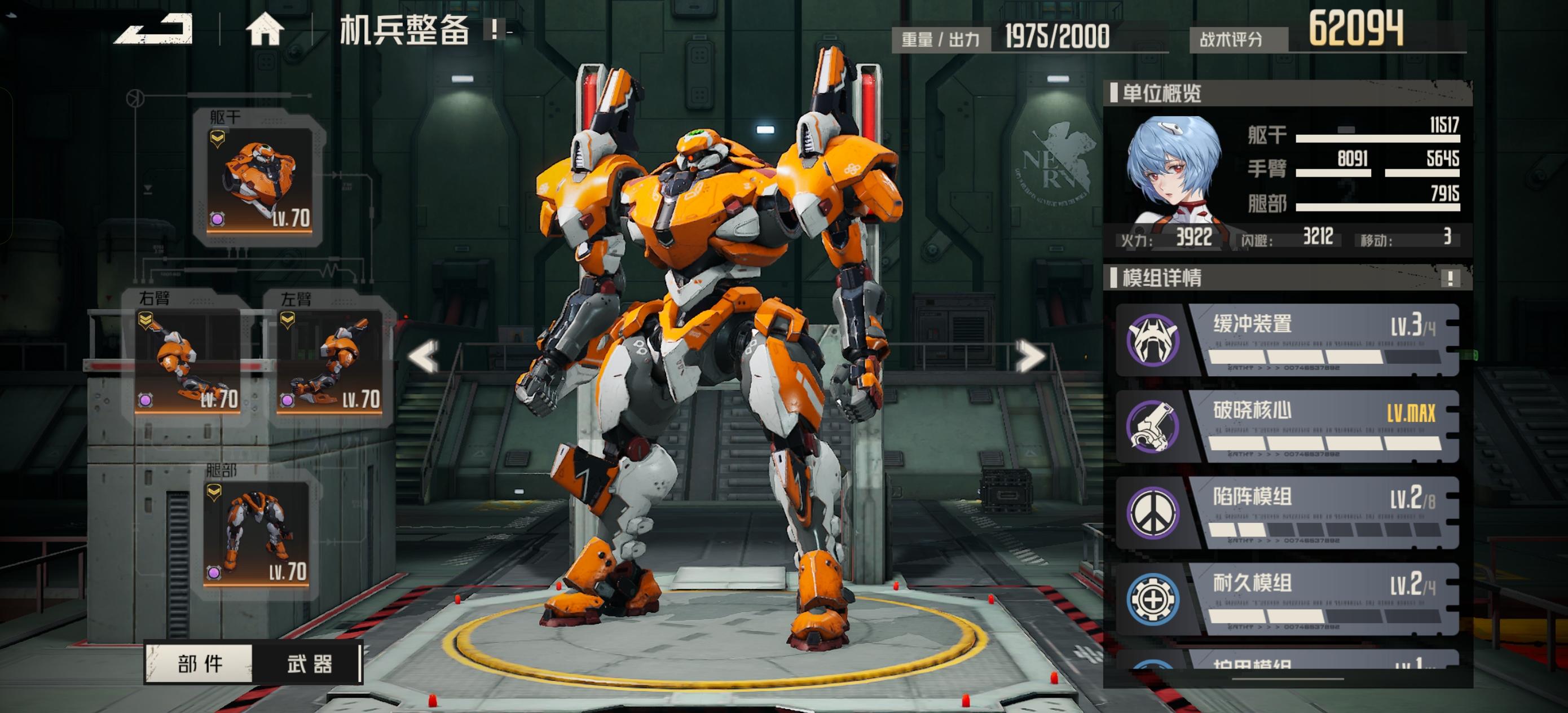This screenshot has width=1568, height=713.
Task: Select the 右臂 right arm slot
Action: pyautogui.click(x=187, y=360)
